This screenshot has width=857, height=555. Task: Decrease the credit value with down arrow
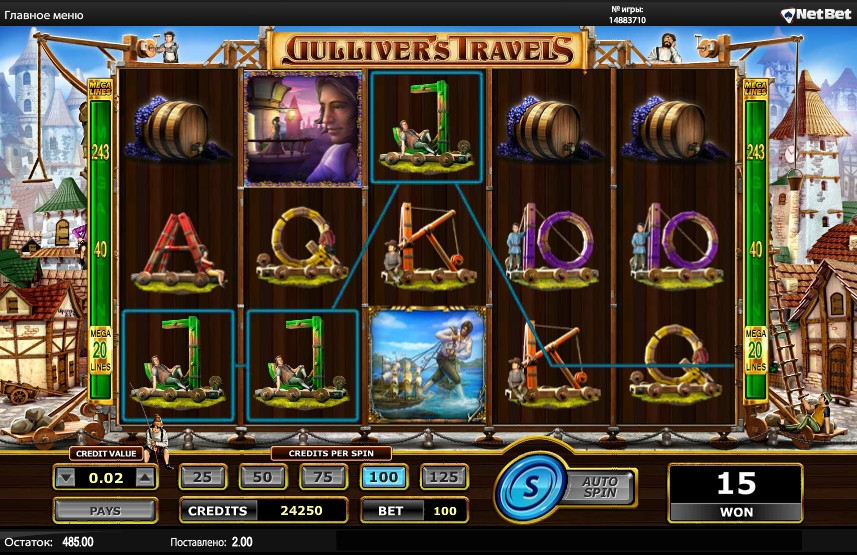pos(65,478)
